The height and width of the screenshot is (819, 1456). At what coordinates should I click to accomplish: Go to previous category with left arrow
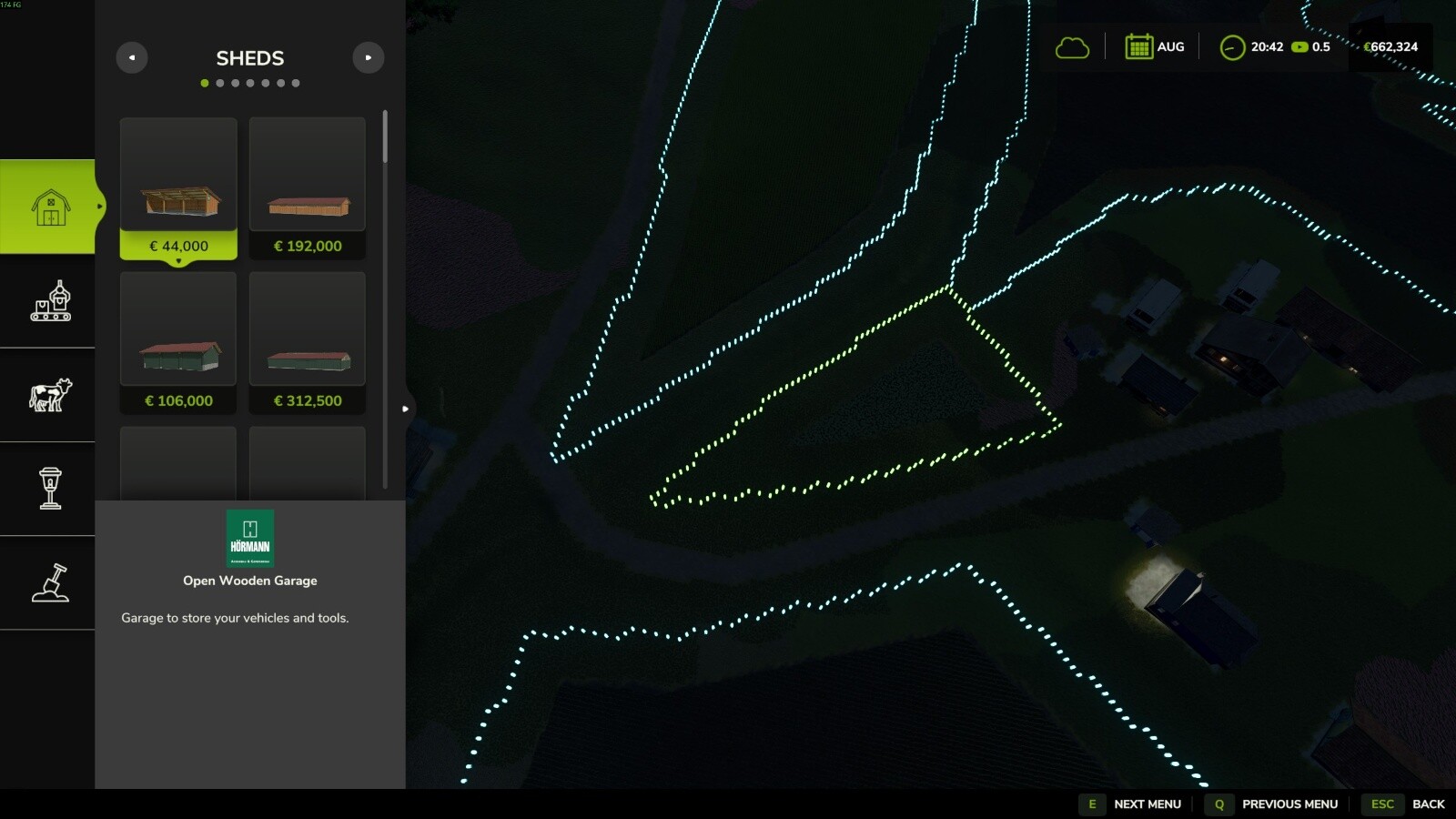[x=132, y=57]
